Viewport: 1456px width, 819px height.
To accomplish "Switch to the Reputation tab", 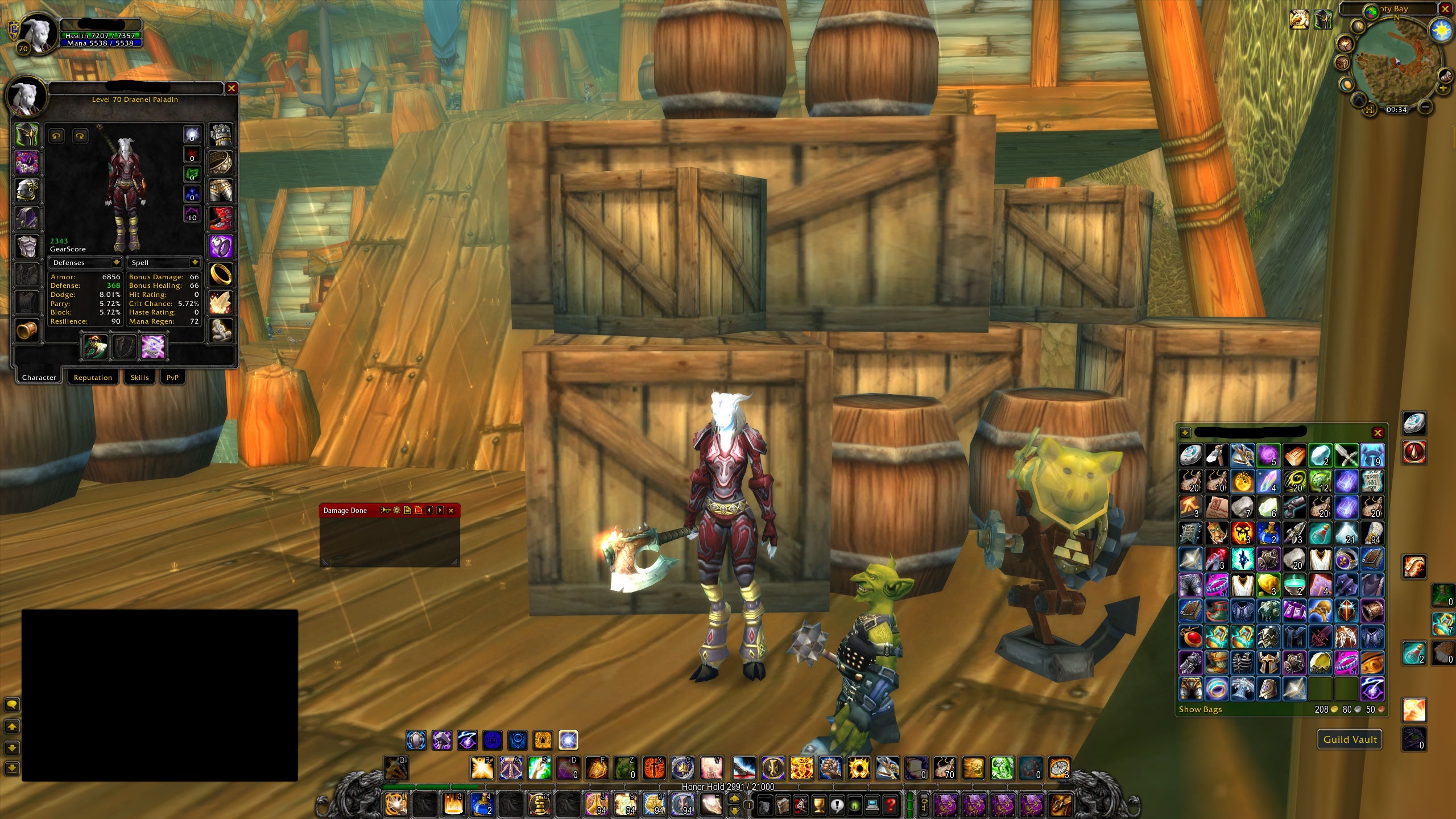I will point(93,378).
